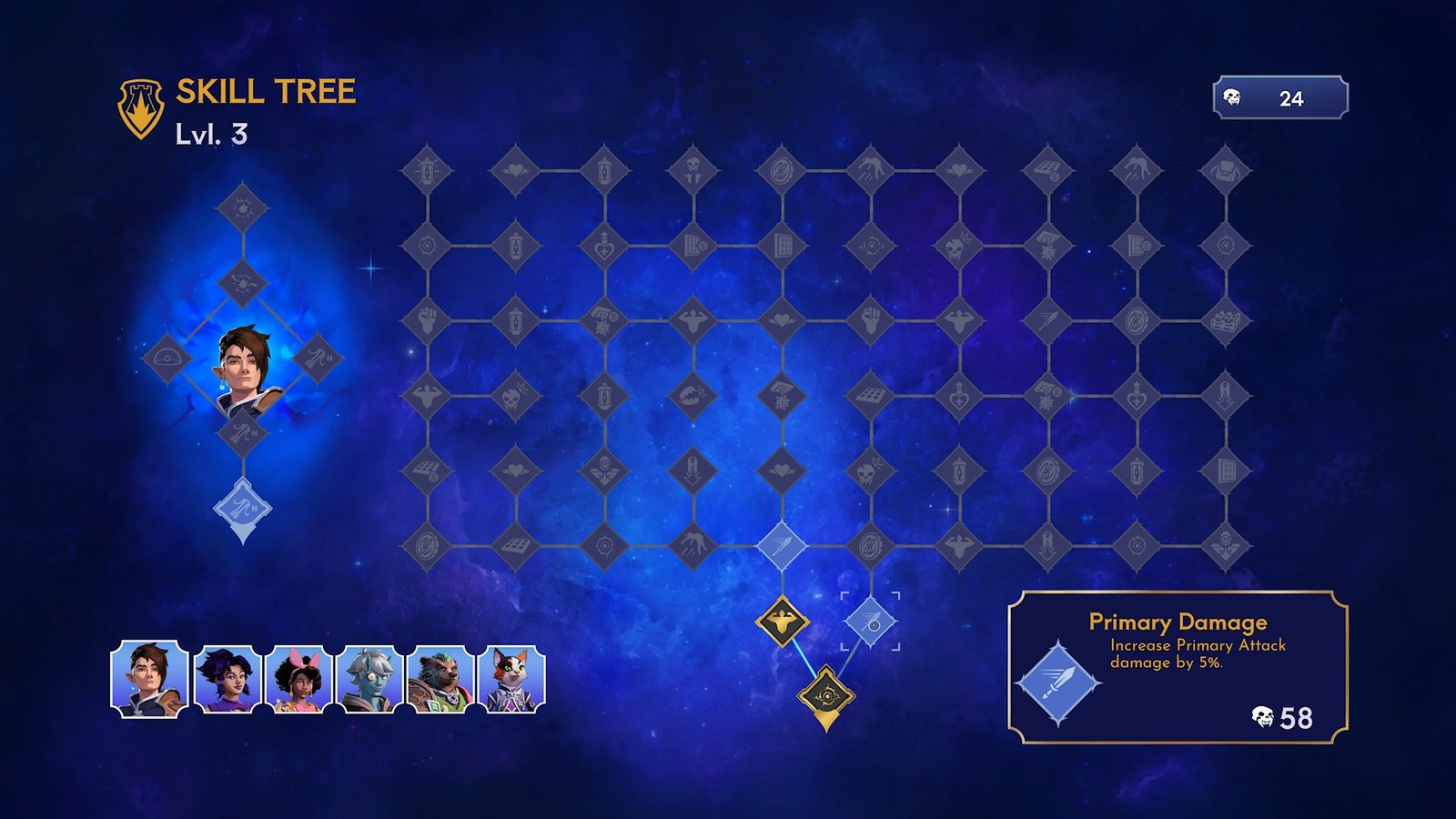Select the targeted Primary Damage sword node
This screenshot has width=1456, height=819.
pos(872,622)
